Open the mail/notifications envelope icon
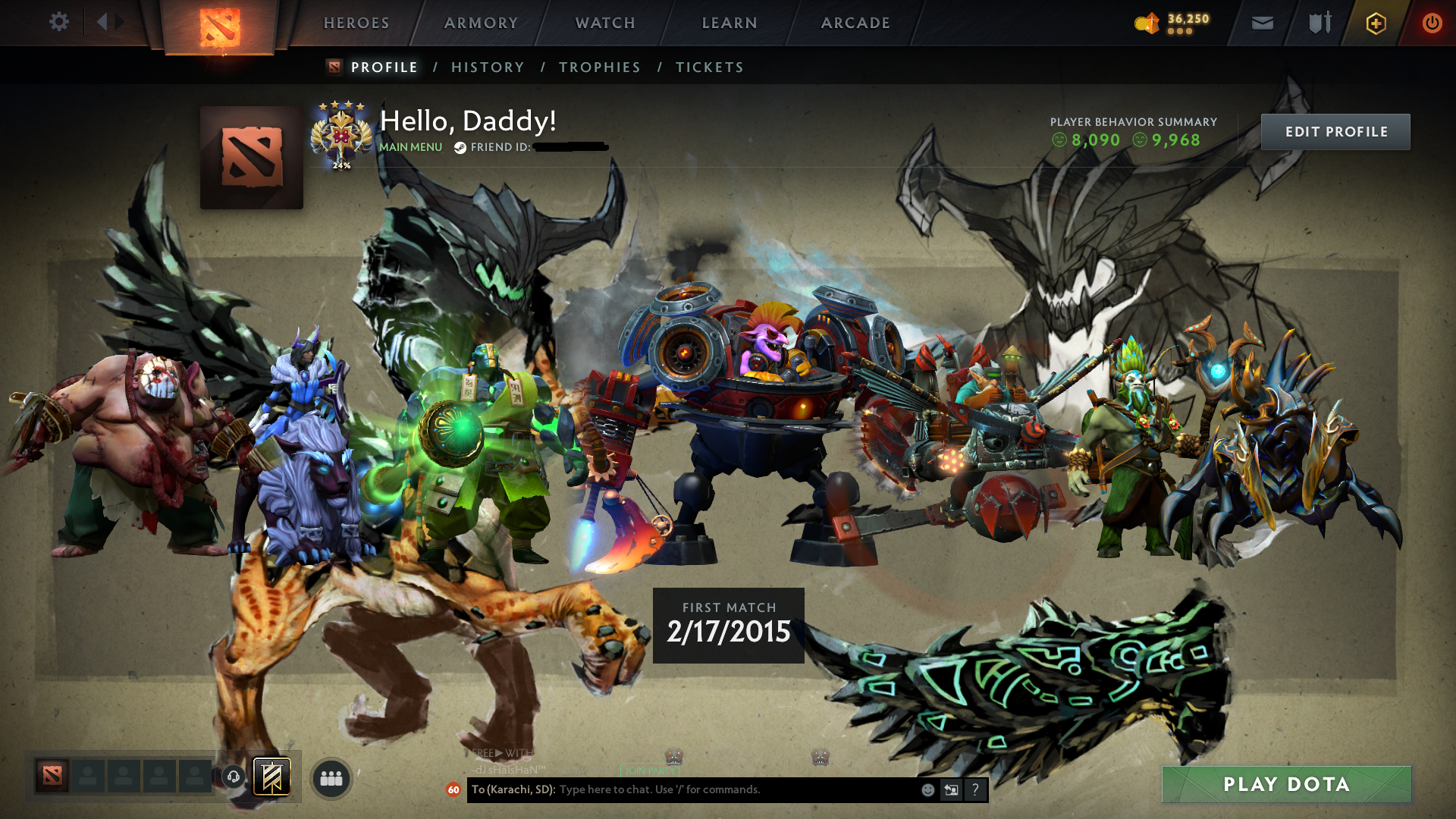Screen dimensions: 1456x819 pyautogui.click(x=1261, y=23)
